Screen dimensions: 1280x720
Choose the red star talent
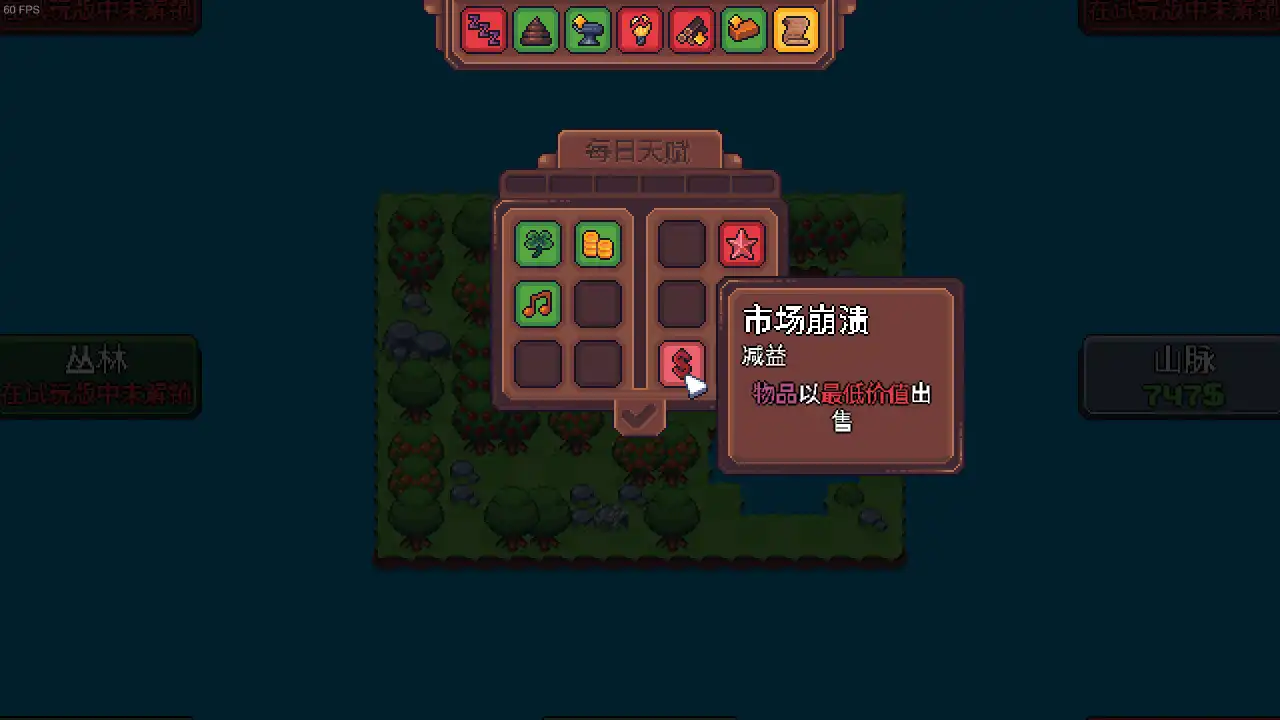coord(741,243)
